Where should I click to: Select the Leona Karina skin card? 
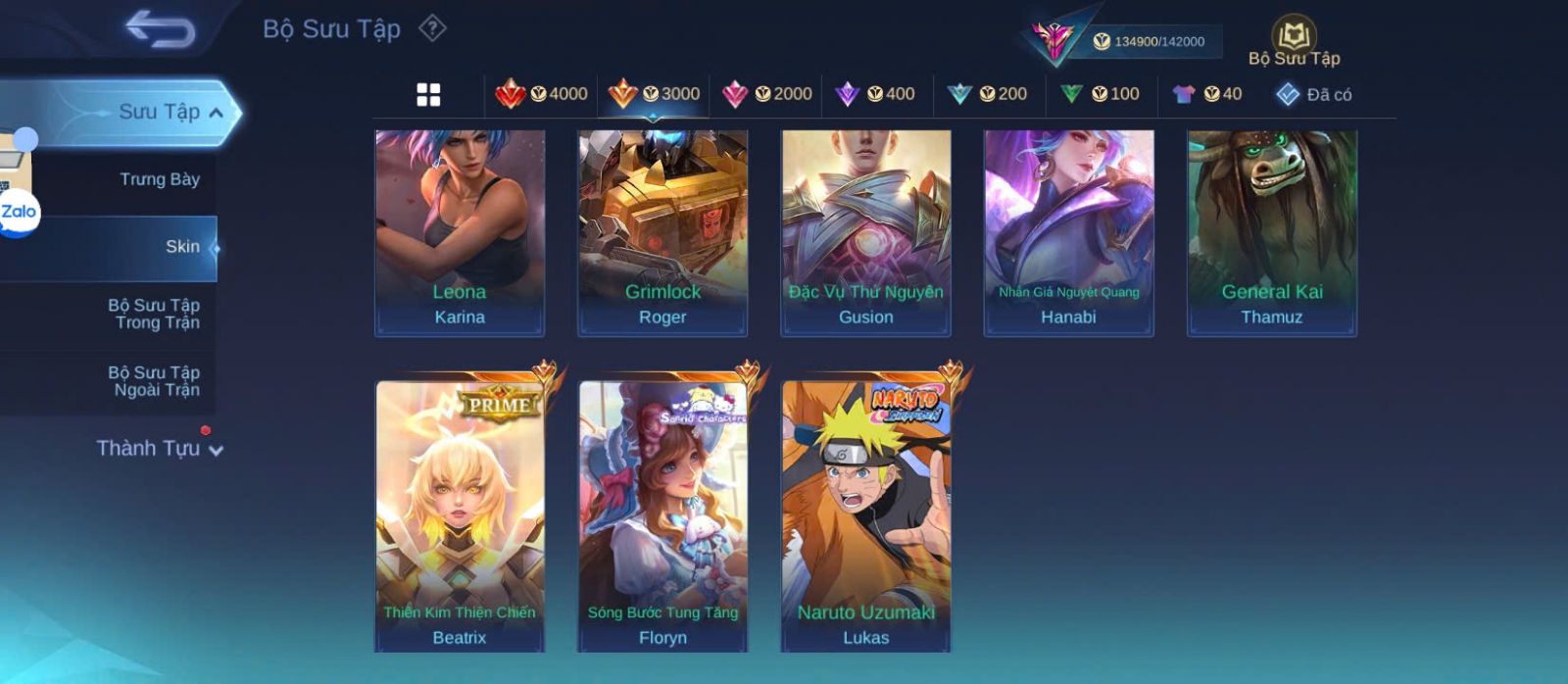460,232
